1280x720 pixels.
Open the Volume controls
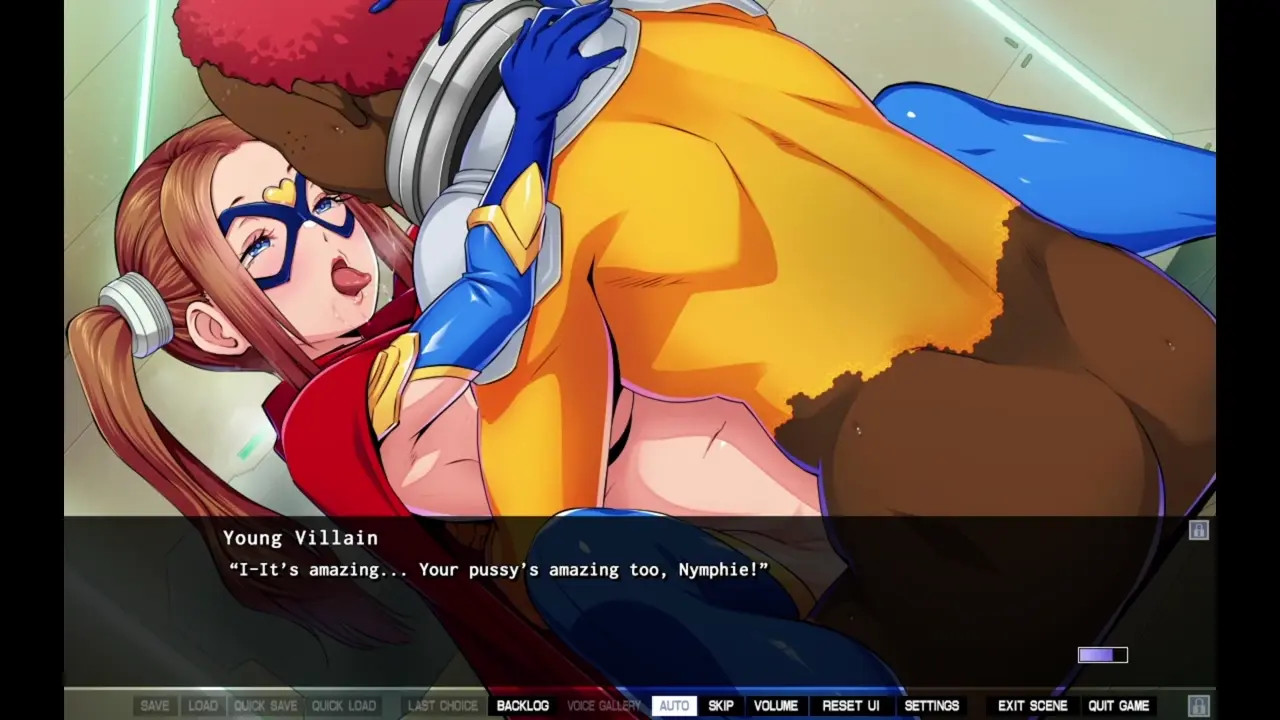click(776, 706)
